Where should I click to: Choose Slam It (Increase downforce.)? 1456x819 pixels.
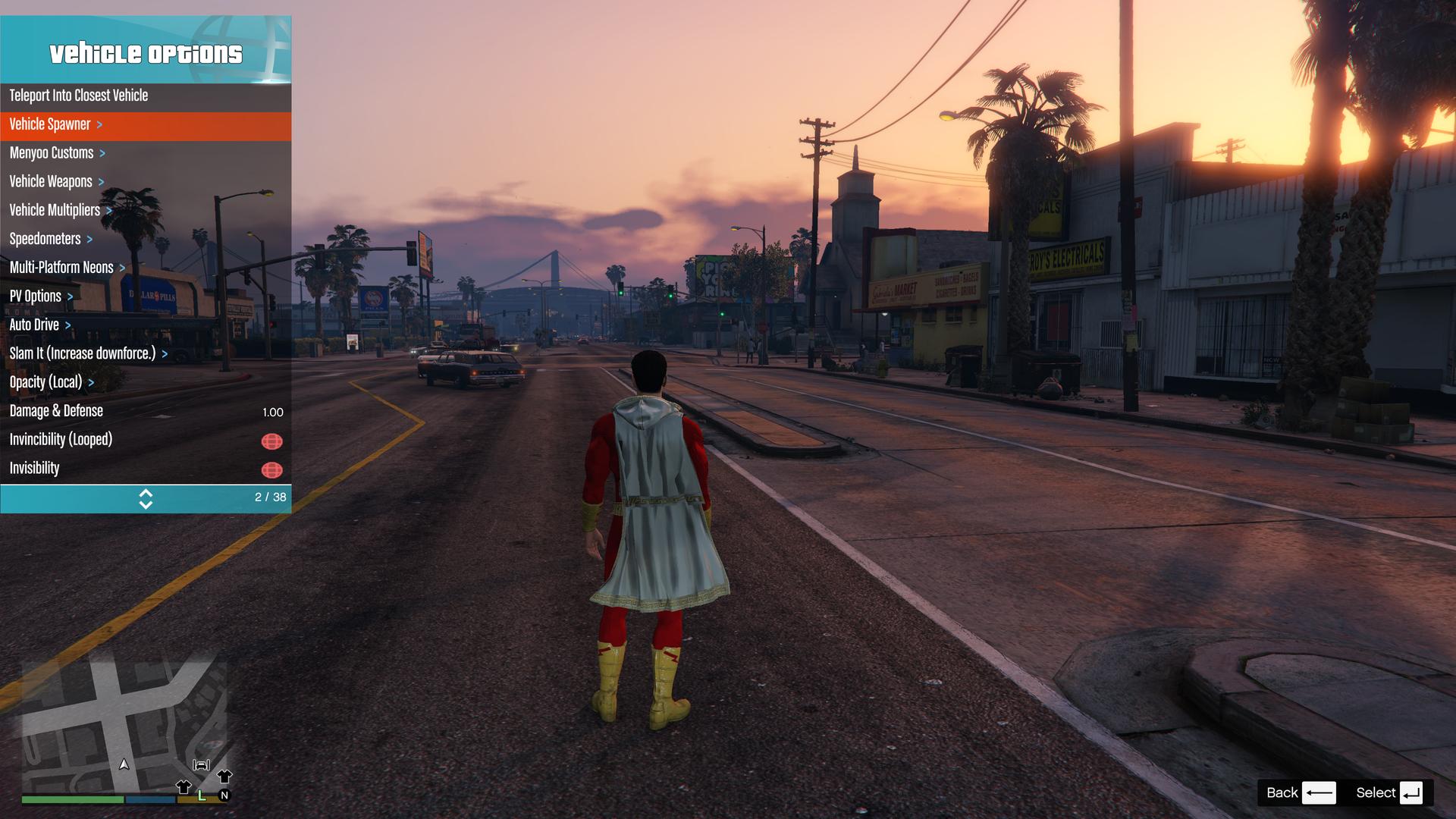83,353
